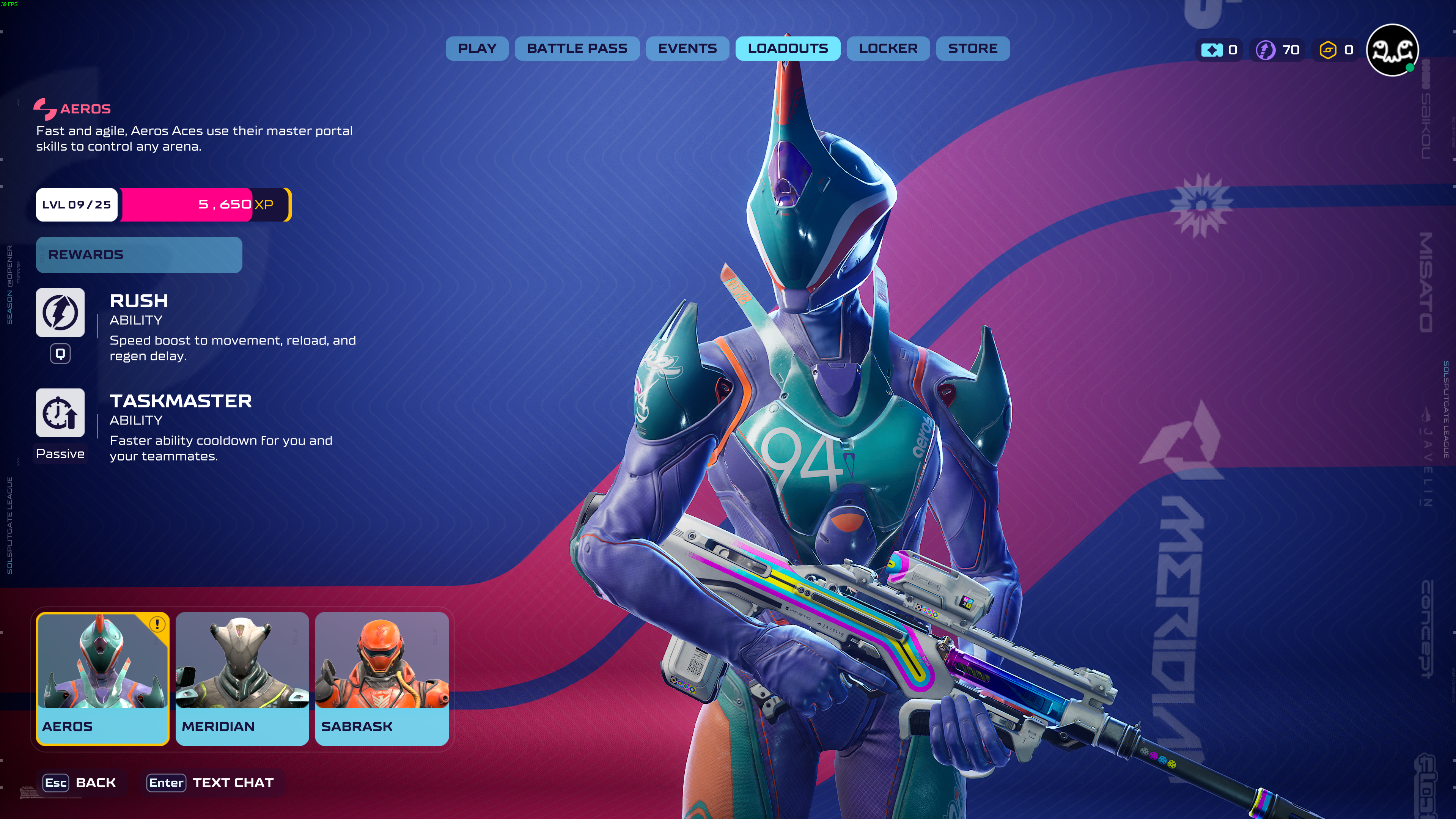Select the Aeros faction card
The image size is (1456, 819).
point(102,678)
